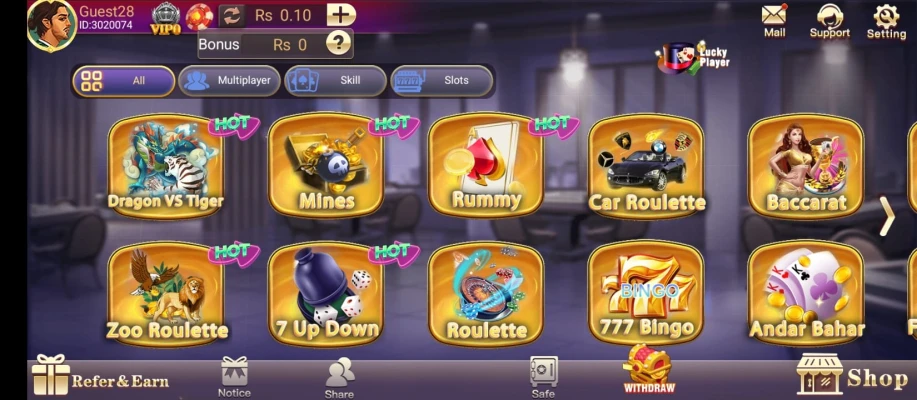
Task: Visit the Shop
Action: coord(853,377)
